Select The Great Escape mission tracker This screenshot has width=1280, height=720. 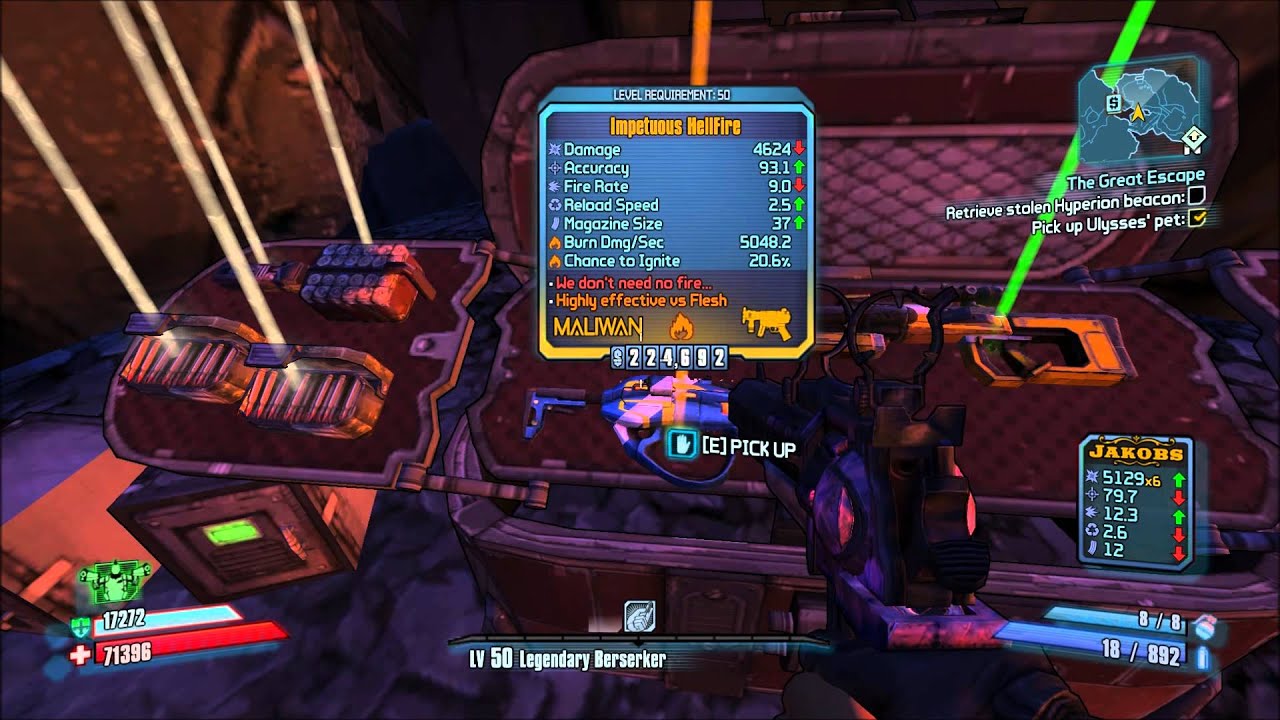coord(1135,181)
